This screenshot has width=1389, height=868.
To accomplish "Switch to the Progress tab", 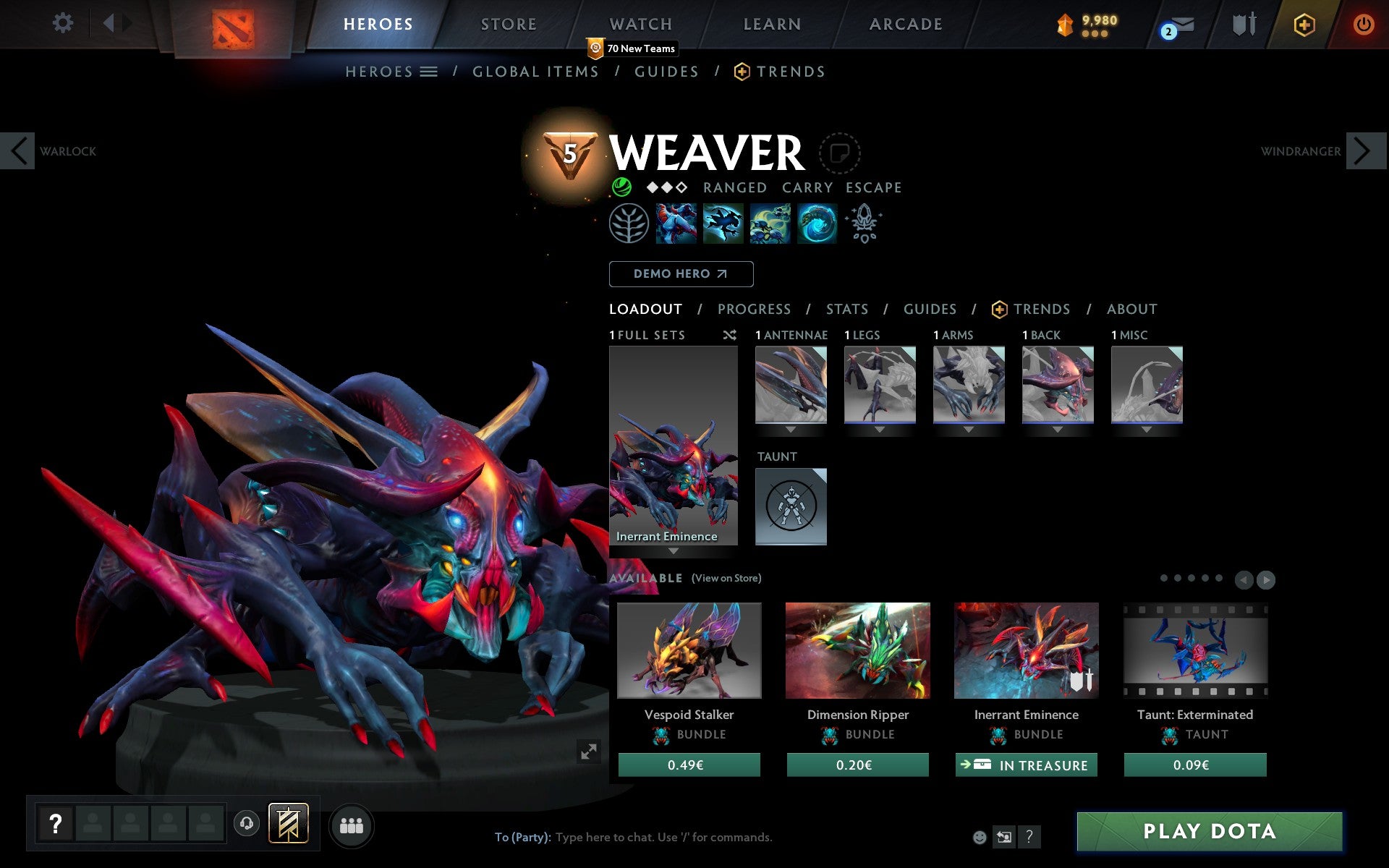I will point(754,309).
